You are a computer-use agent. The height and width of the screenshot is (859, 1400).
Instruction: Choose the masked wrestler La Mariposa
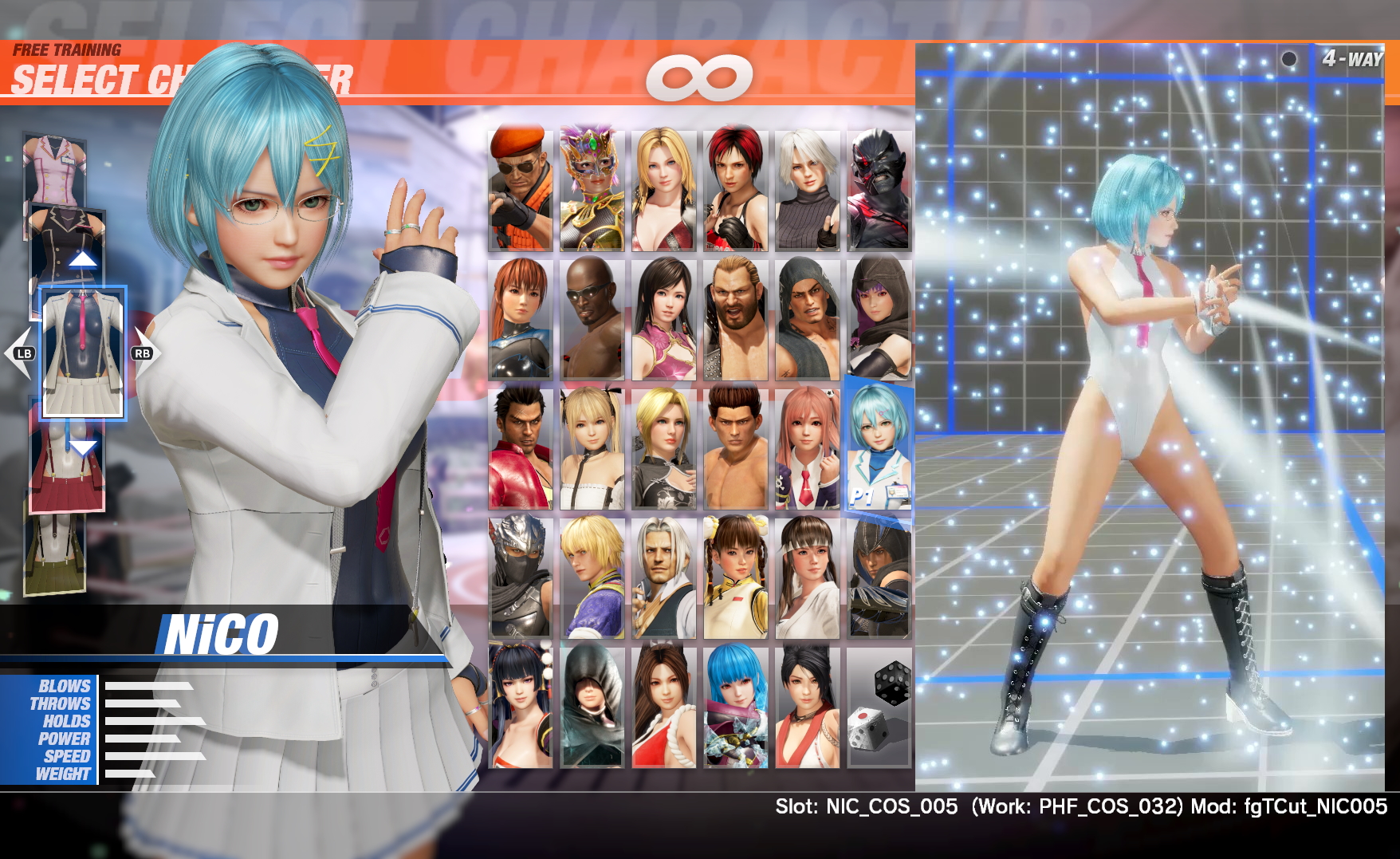592,191
